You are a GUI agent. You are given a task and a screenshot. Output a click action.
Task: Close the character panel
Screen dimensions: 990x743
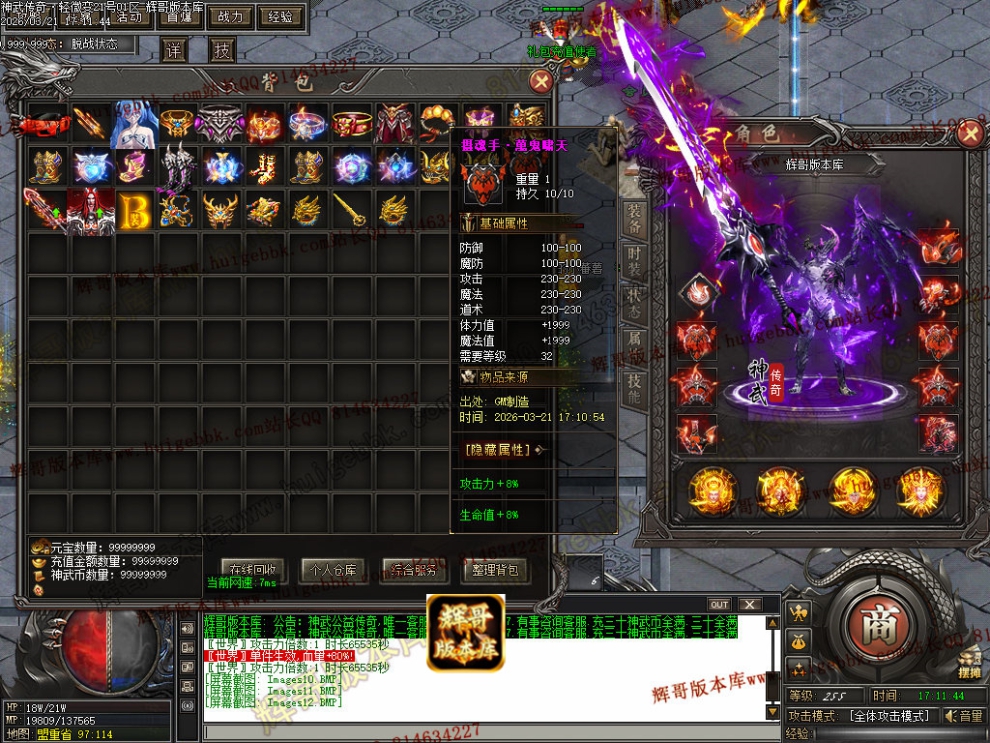[969, 133]
